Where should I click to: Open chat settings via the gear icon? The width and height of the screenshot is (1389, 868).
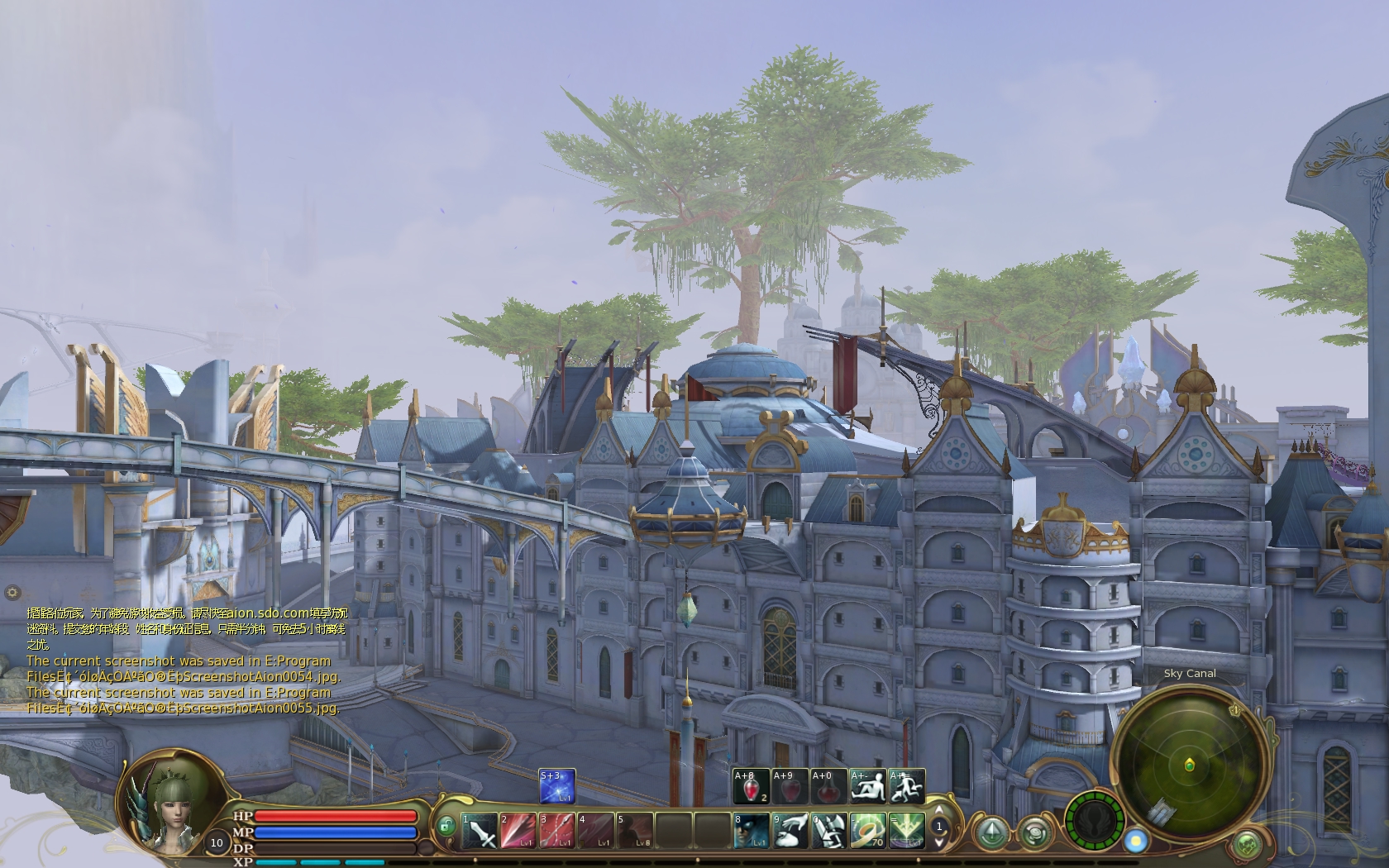point(12,592)
